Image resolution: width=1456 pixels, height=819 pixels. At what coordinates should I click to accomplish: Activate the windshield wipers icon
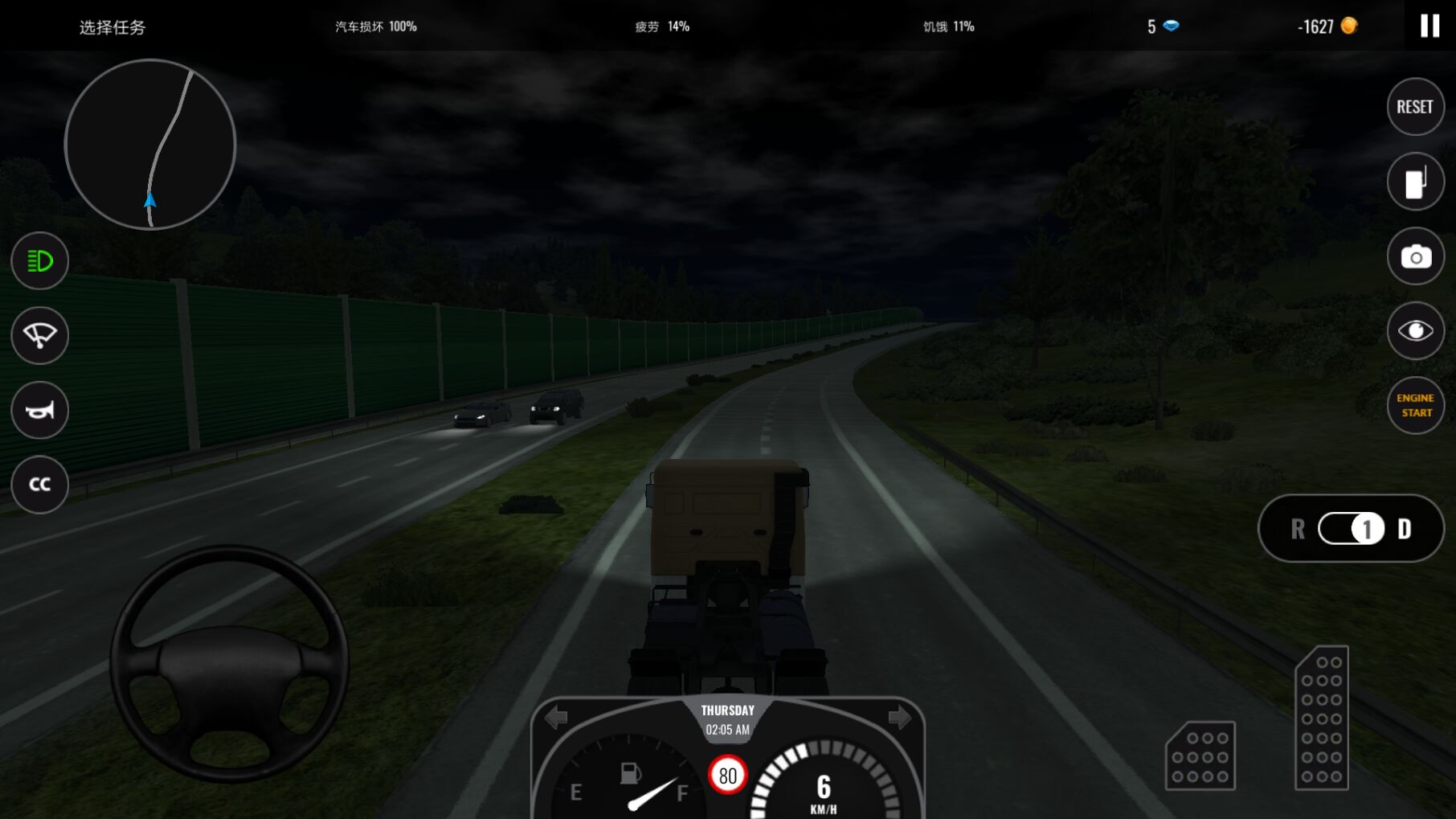pyautogui.click(x=39, y=335)
